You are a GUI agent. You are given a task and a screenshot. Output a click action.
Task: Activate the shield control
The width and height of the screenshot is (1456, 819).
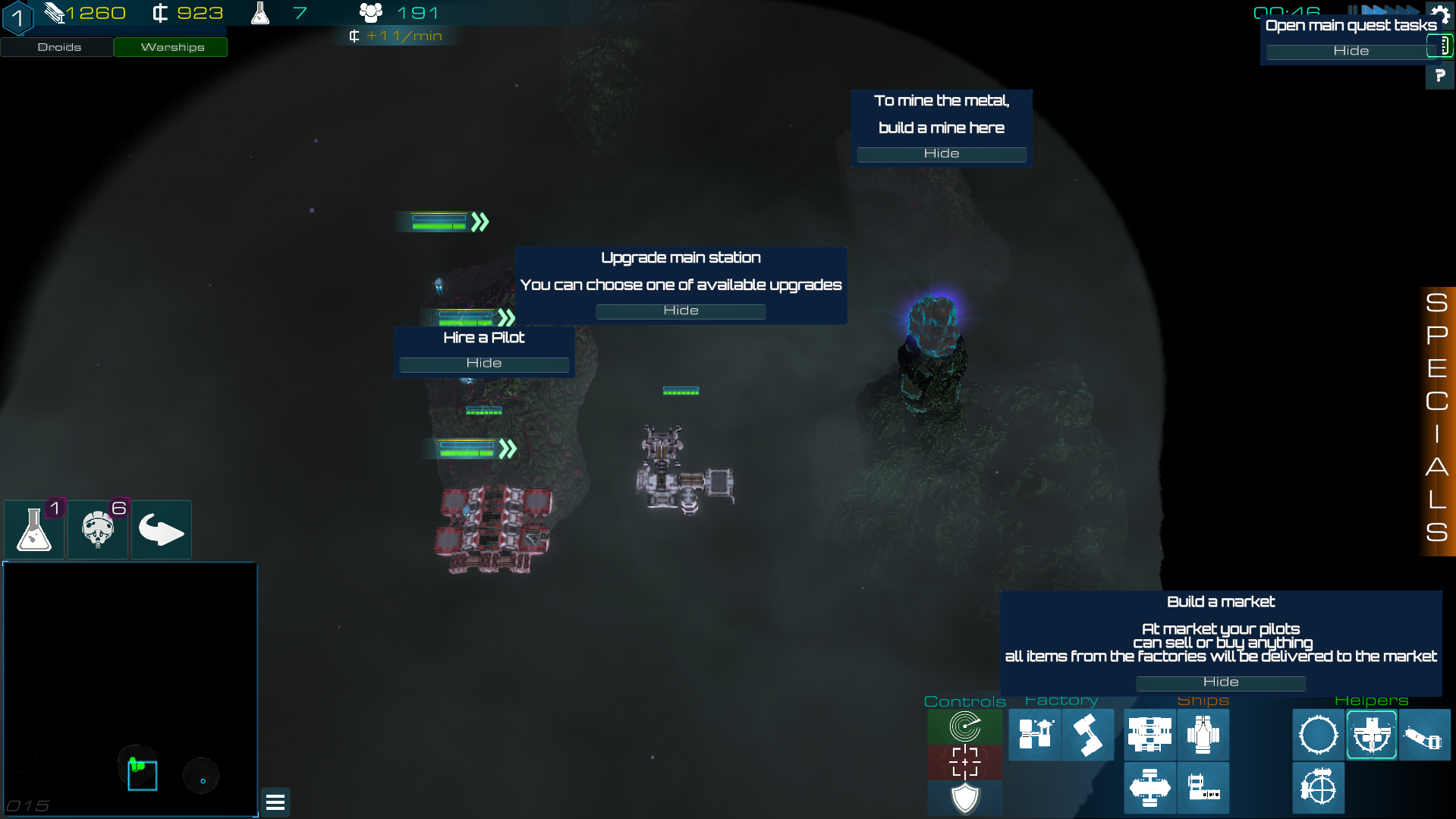(x=964, y=798)
